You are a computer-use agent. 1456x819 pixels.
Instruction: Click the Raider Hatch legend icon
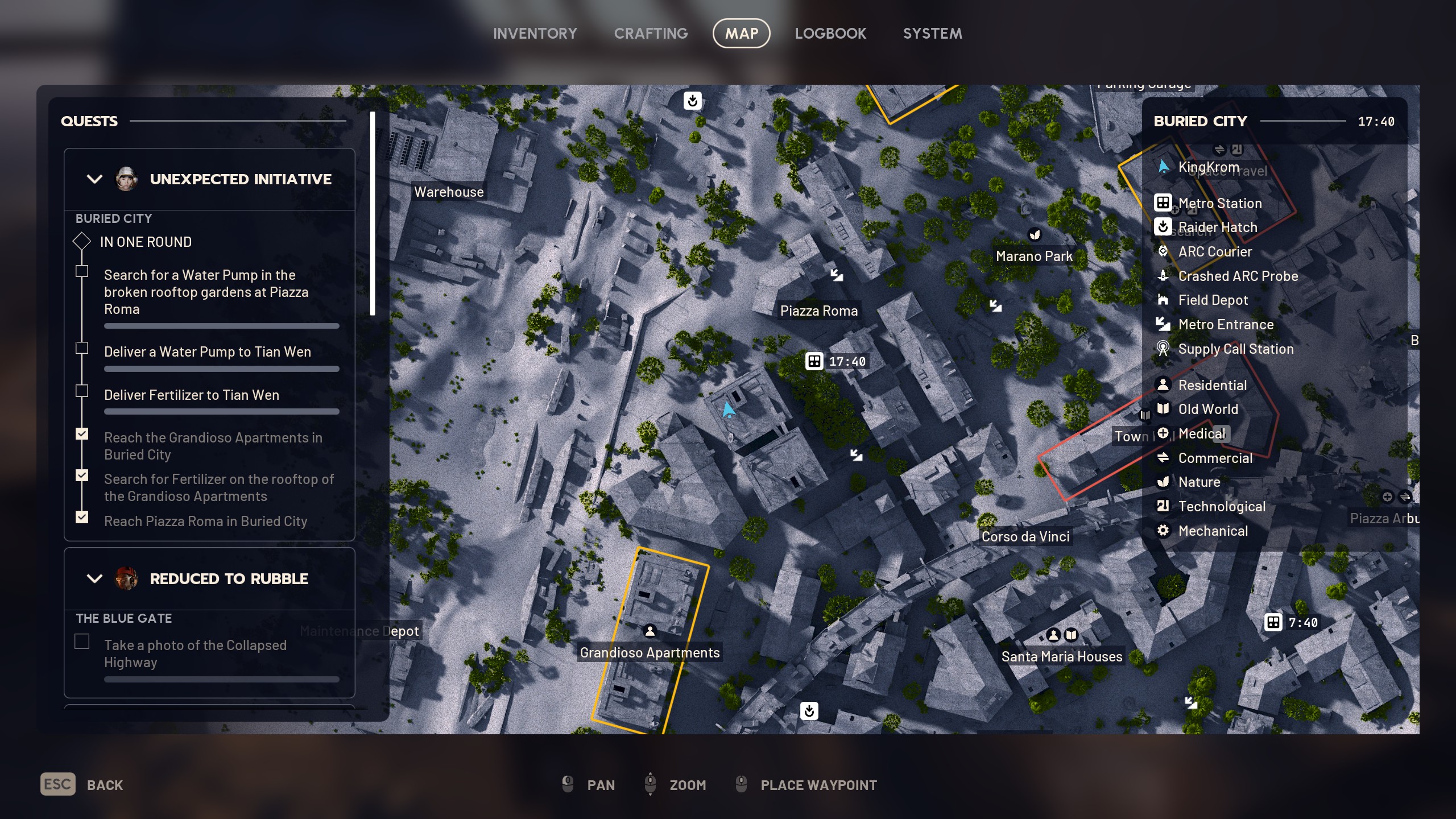tap(1164, 227)
